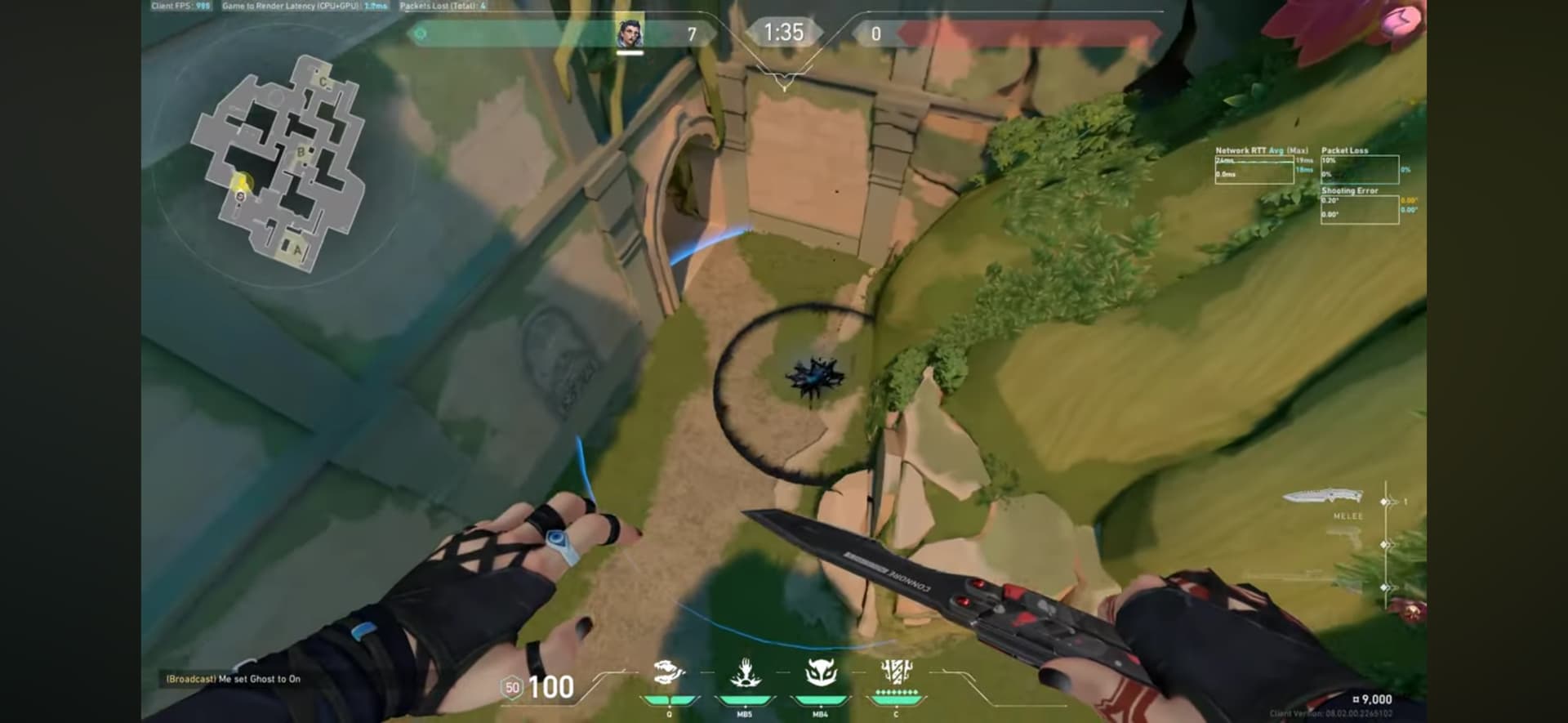Click the minimap

[x=279, y=163]
